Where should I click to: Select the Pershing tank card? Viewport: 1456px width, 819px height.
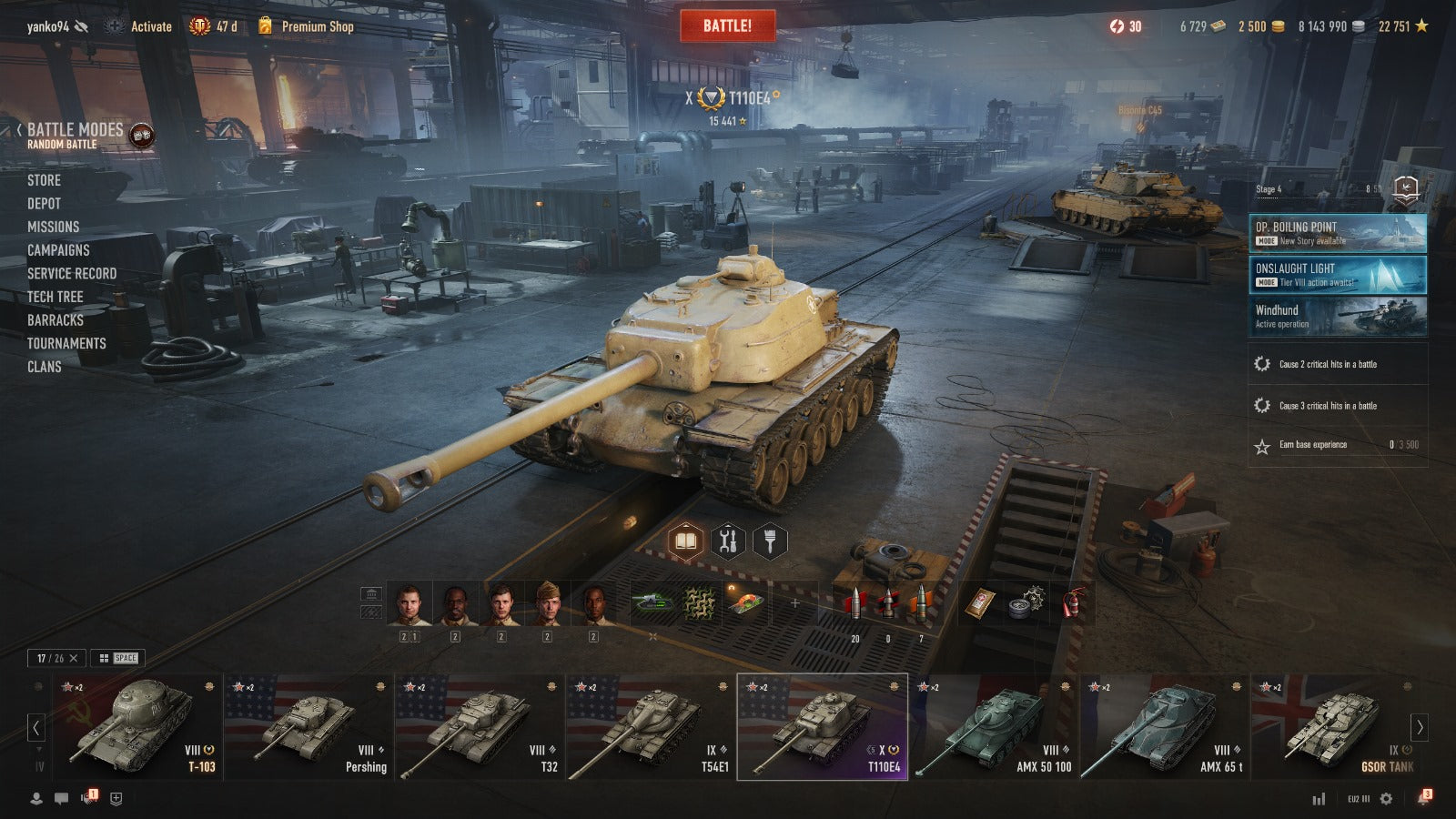tap(308, 727)
